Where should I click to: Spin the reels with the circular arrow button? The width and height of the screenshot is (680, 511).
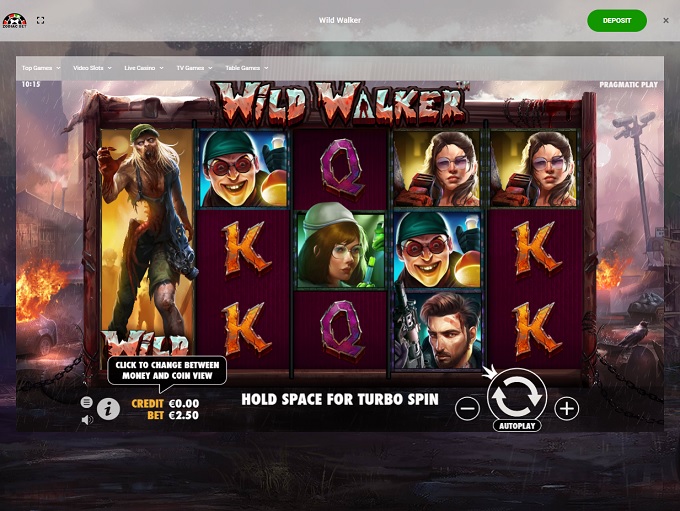tap(517, 399)
